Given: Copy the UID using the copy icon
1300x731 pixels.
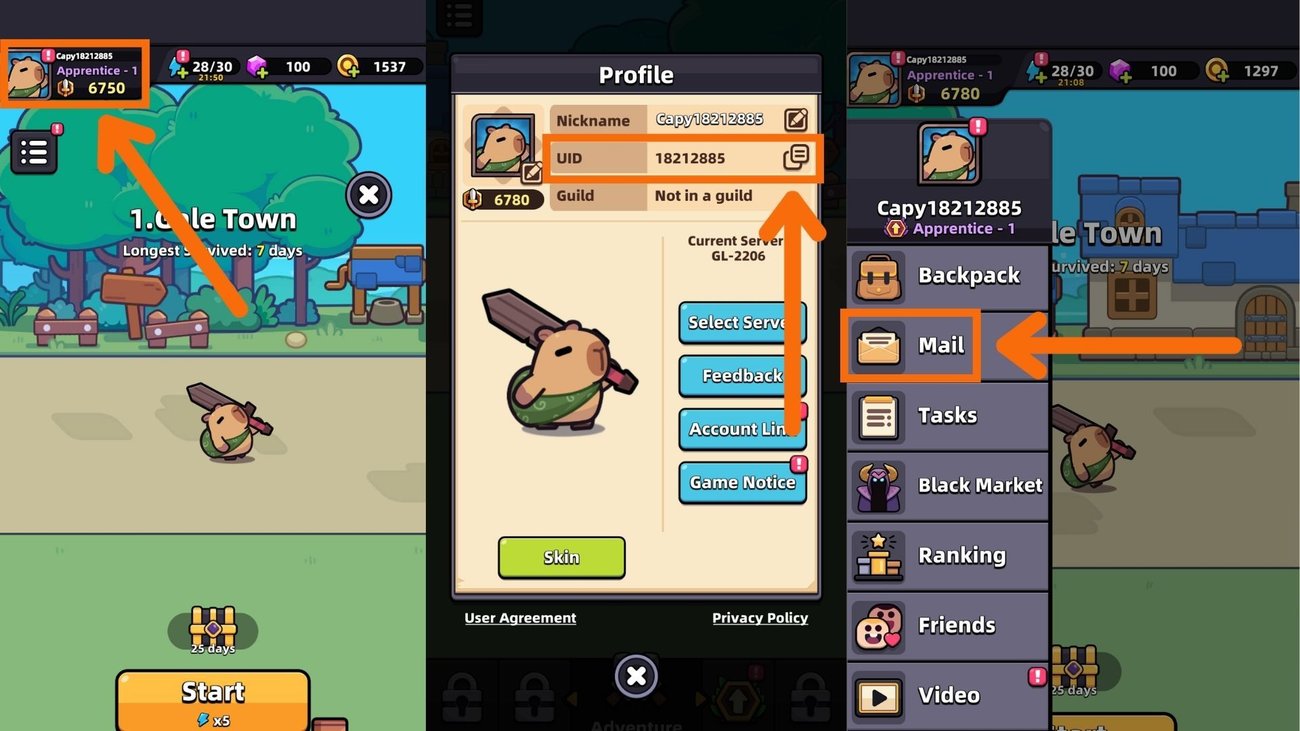Looking at the screenshot, I should pos(798,158).
